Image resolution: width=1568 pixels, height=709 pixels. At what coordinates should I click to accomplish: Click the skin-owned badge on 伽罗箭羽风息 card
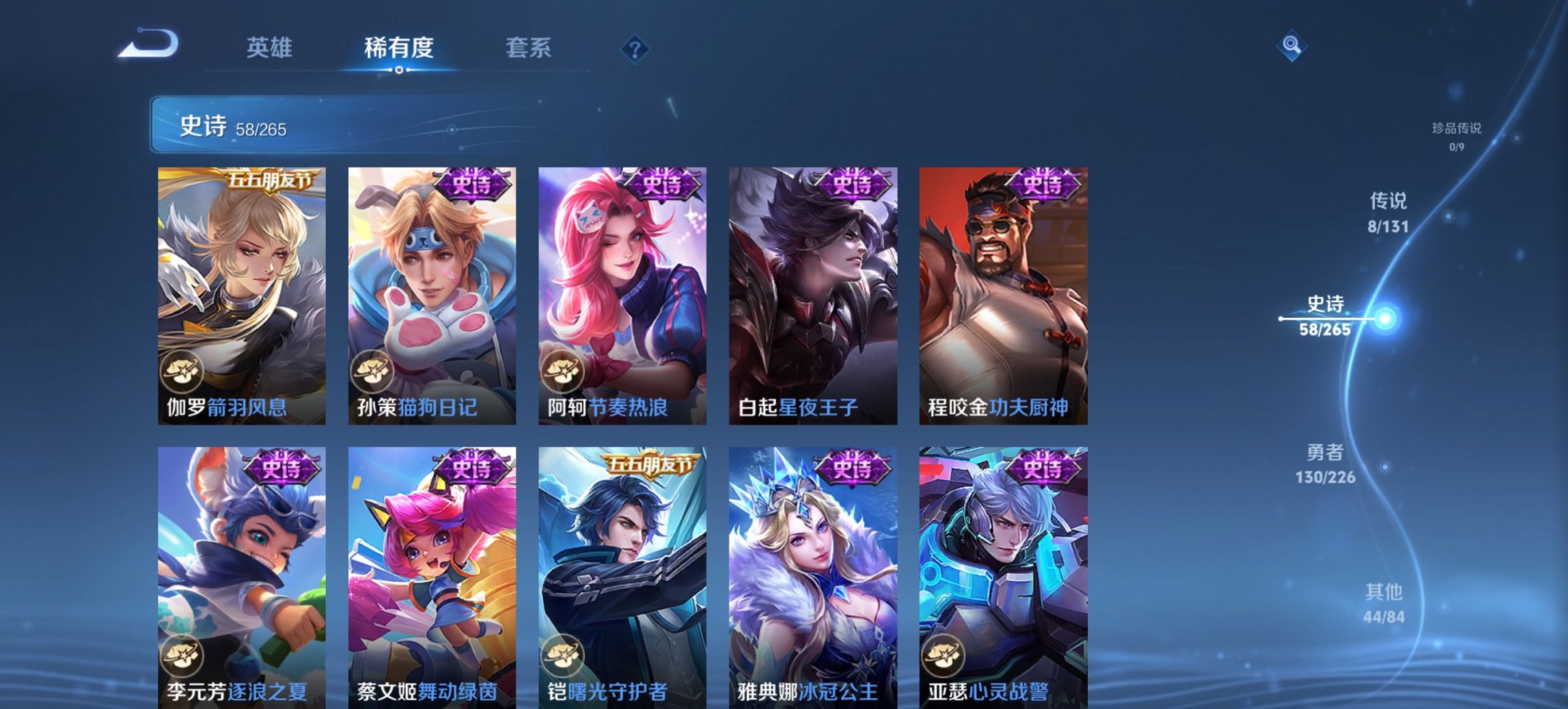click(x=182, y=369)
